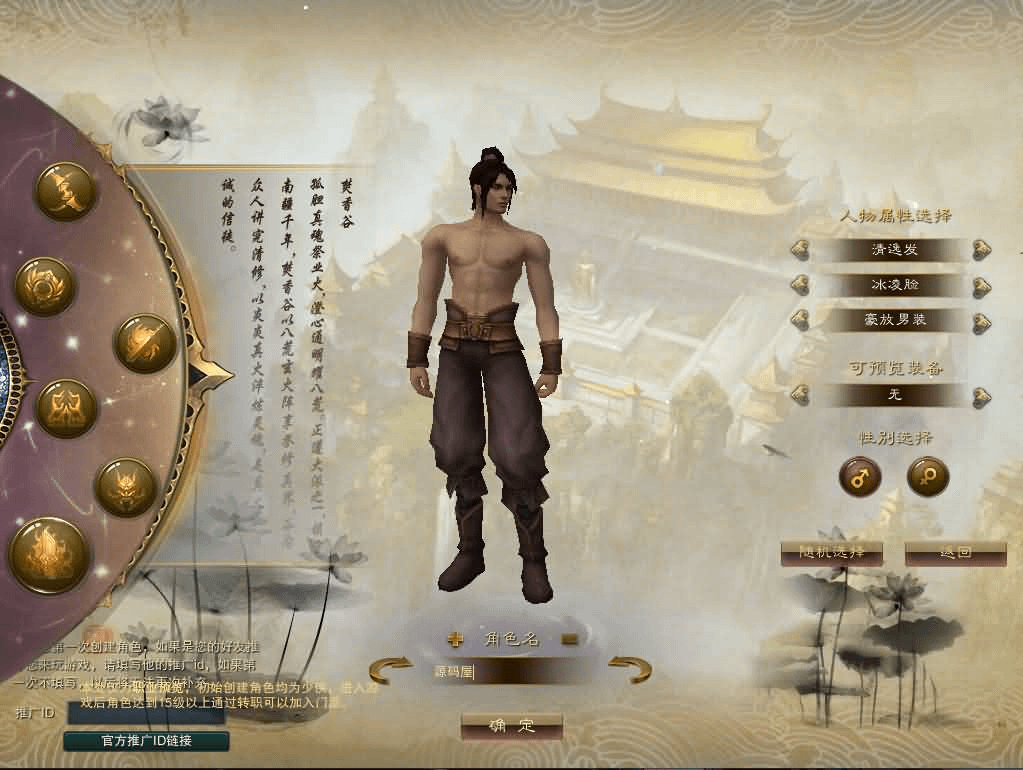Click the plus icon beside 角色名

(x=455, y=639)
